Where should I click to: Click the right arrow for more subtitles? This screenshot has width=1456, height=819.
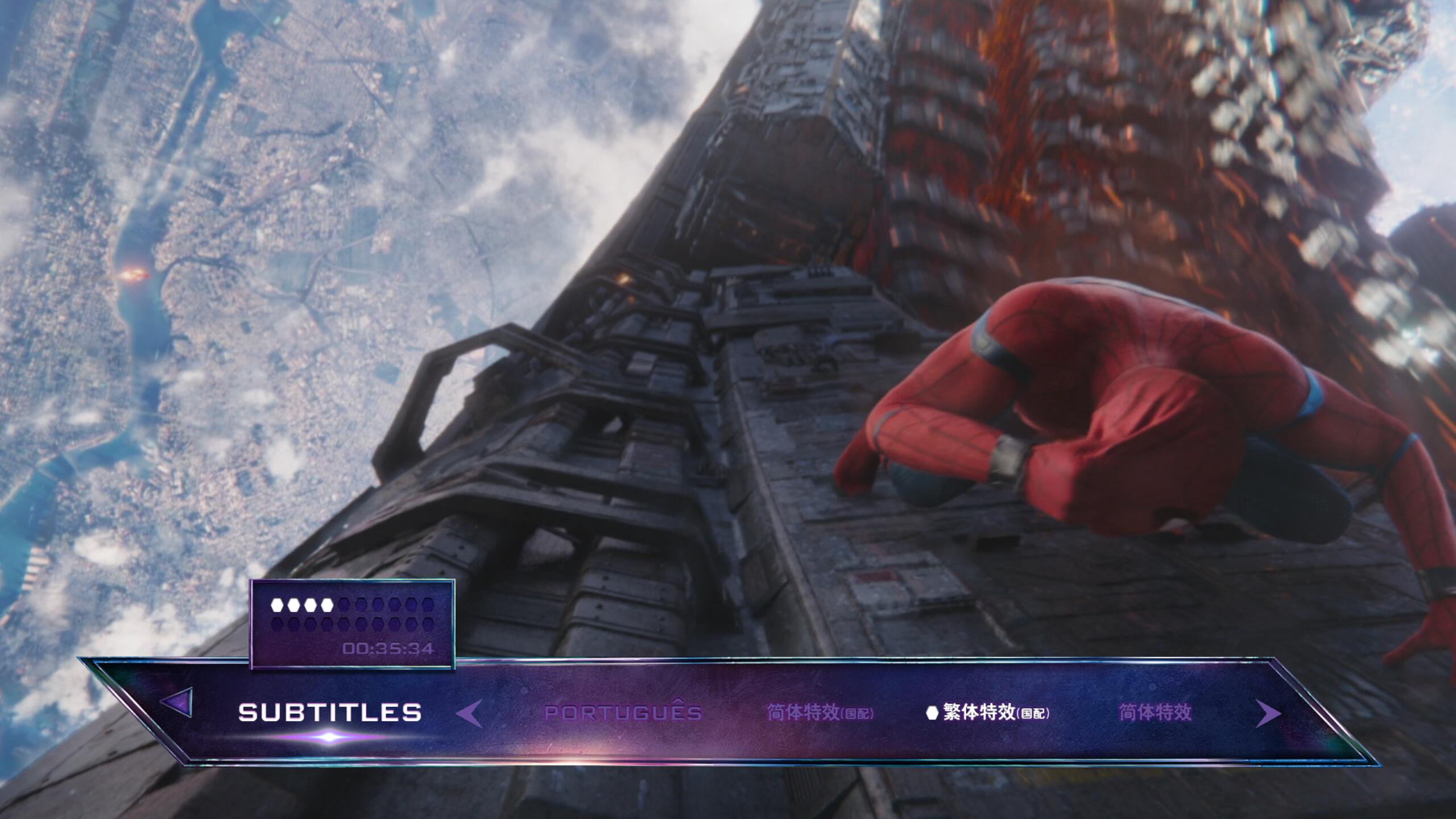tap(1267, 713)
